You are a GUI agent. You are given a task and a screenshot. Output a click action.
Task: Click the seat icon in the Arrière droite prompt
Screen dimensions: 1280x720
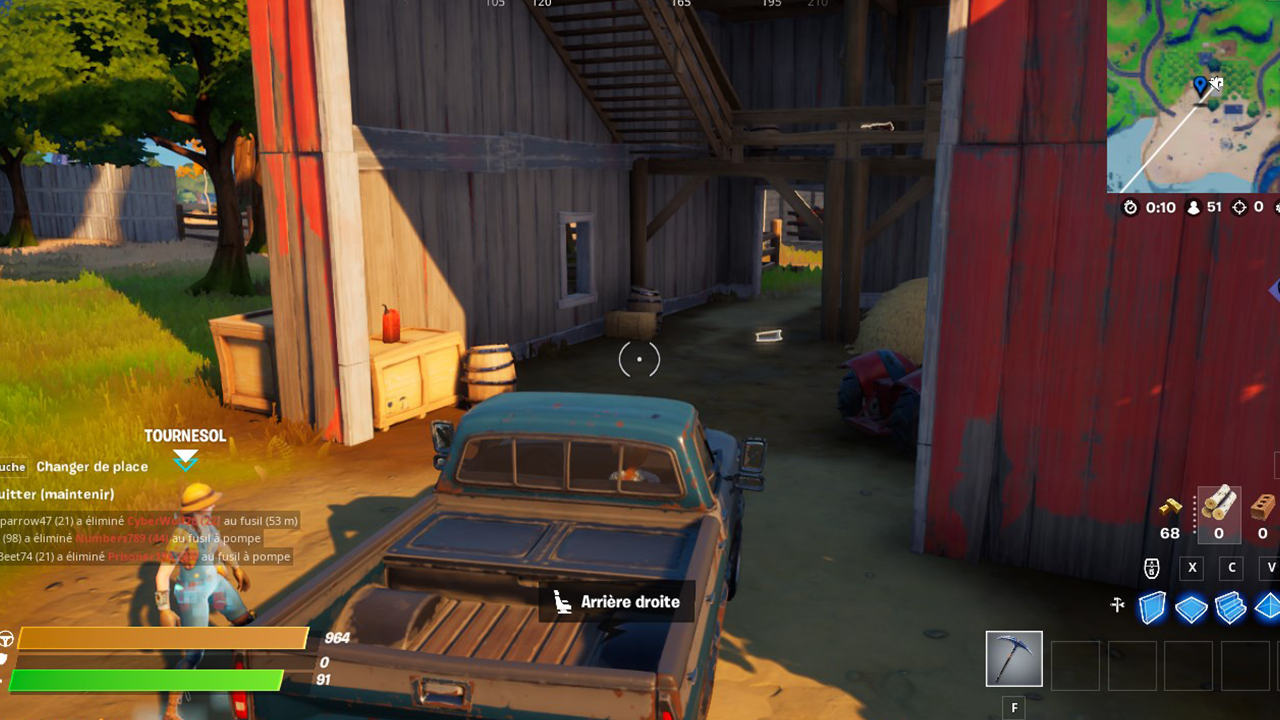(x=563, y=602)
